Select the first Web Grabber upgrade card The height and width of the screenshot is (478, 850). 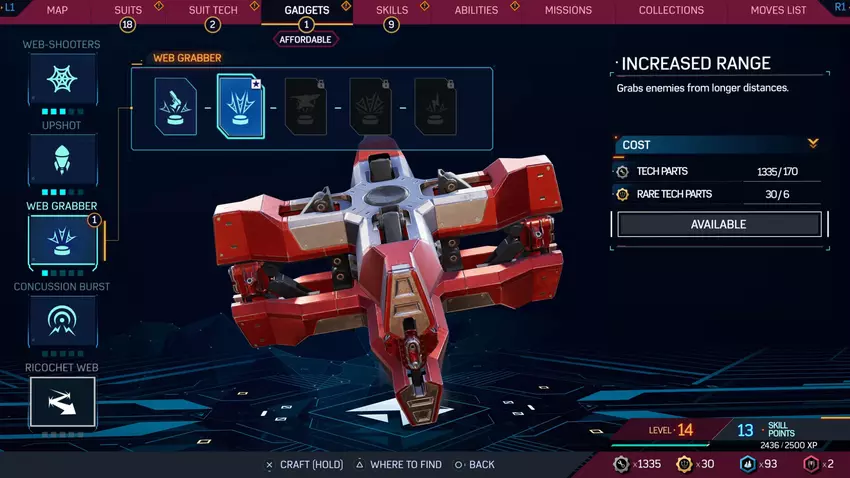click(x=175, y=107)
